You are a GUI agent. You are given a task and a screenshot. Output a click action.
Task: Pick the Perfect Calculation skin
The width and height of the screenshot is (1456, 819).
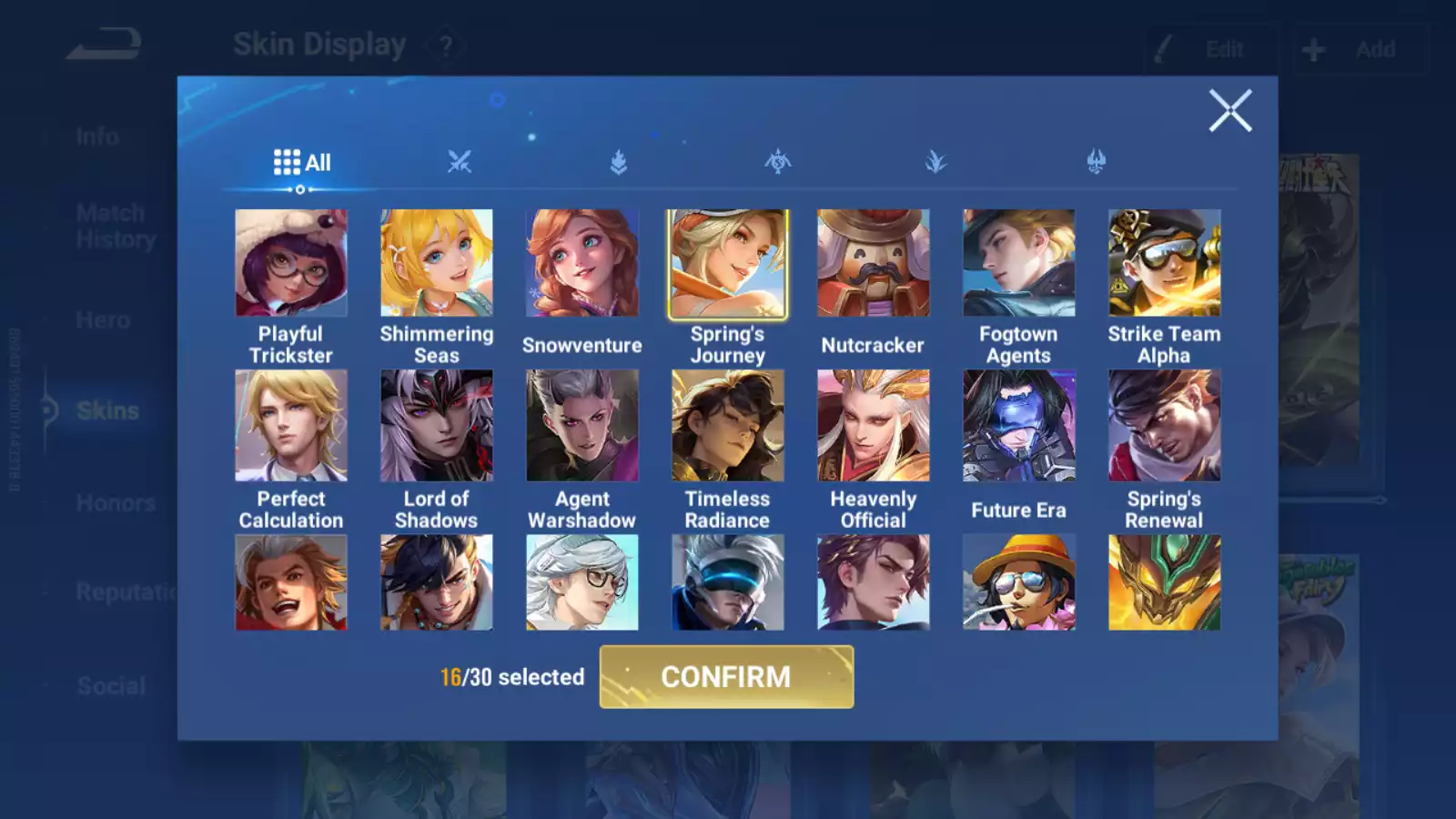coord(291,425)
